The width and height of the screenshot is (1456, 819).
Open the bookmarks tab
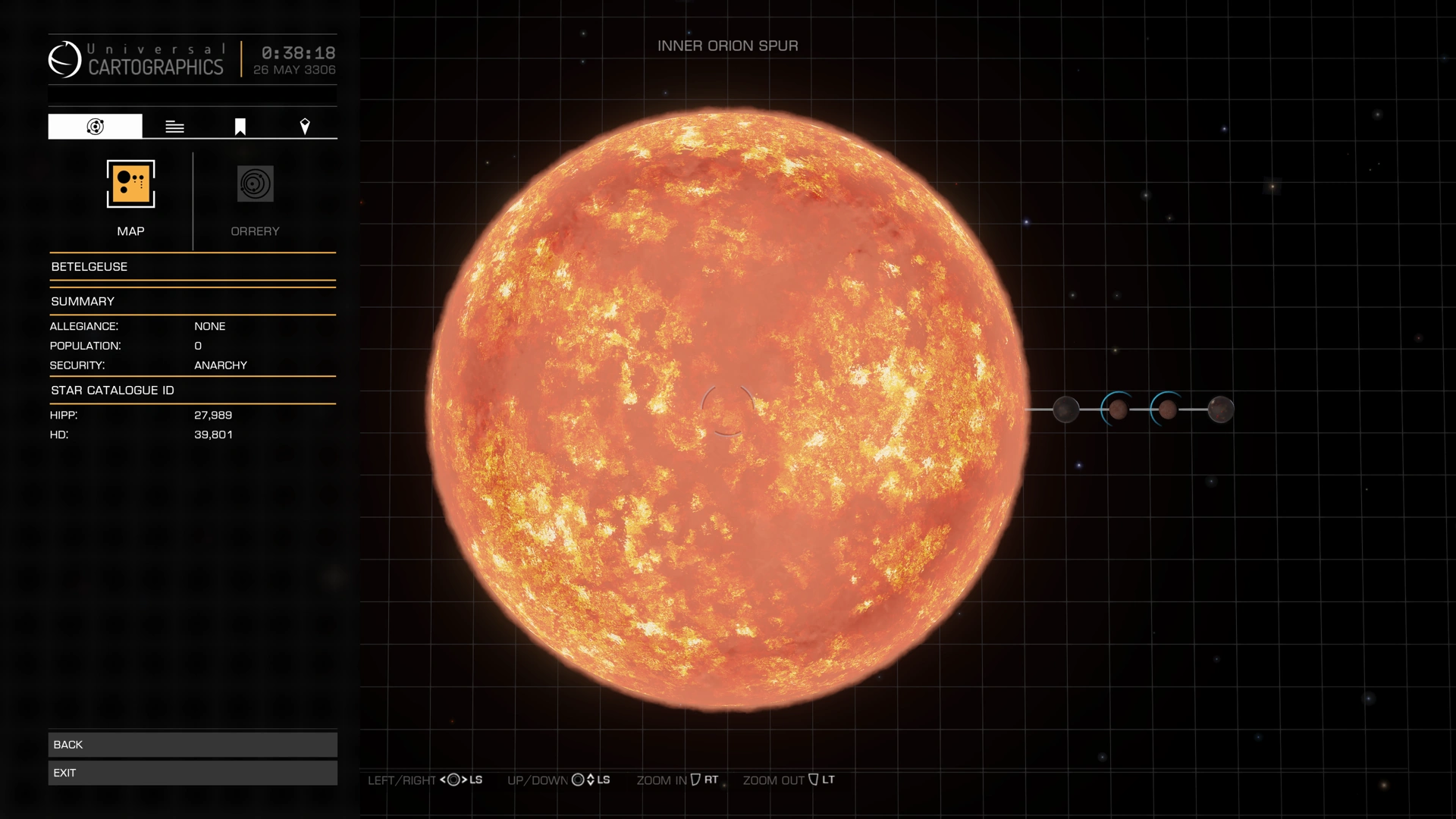[239, 126]
